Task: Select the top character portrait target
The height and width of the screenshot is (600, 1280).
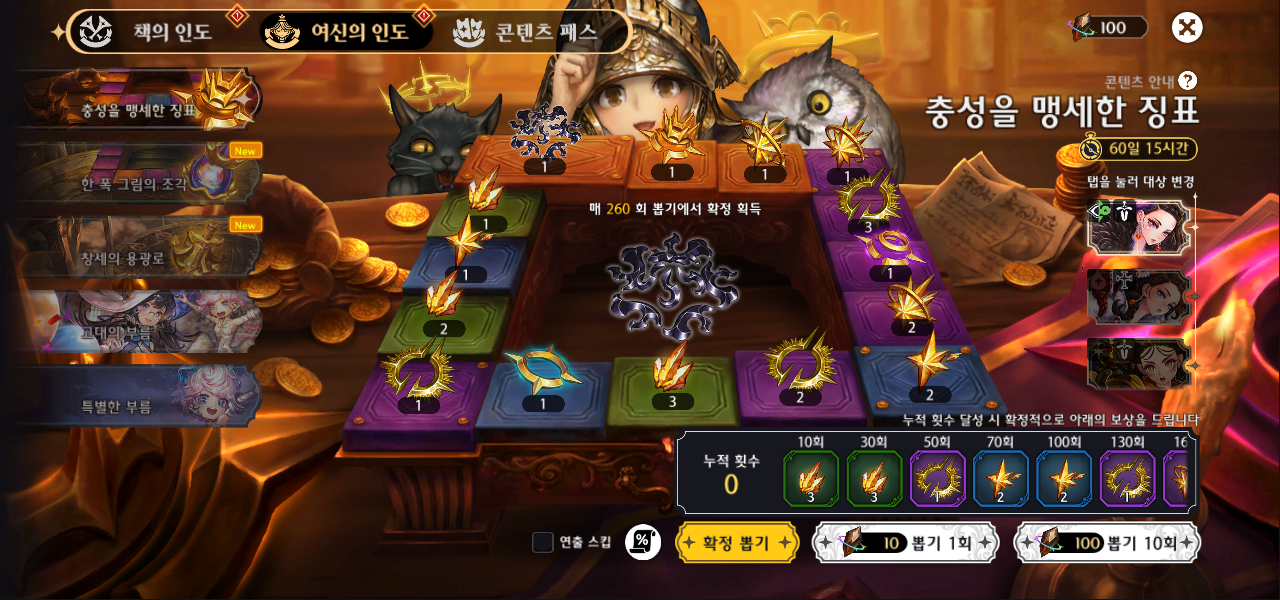Action: click(1138, 226)
